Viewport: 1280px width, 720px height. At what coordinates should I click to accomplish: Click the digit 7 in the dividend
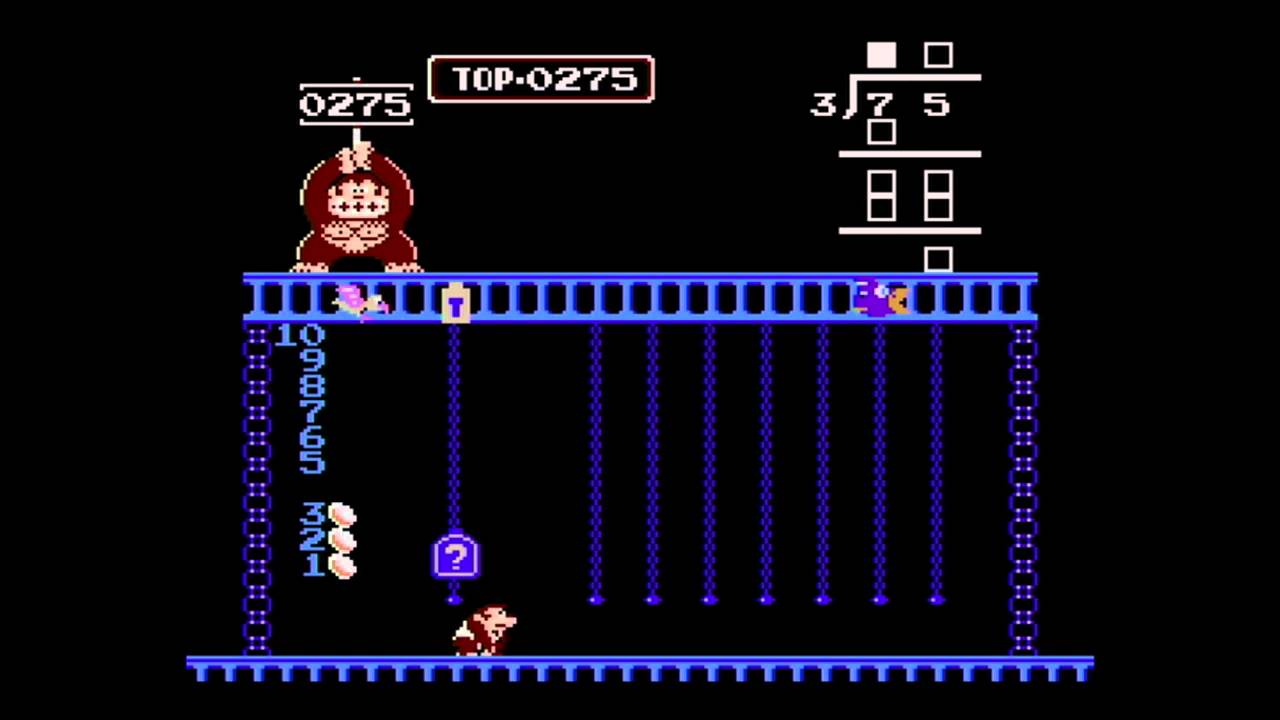[x=878, y=105]
